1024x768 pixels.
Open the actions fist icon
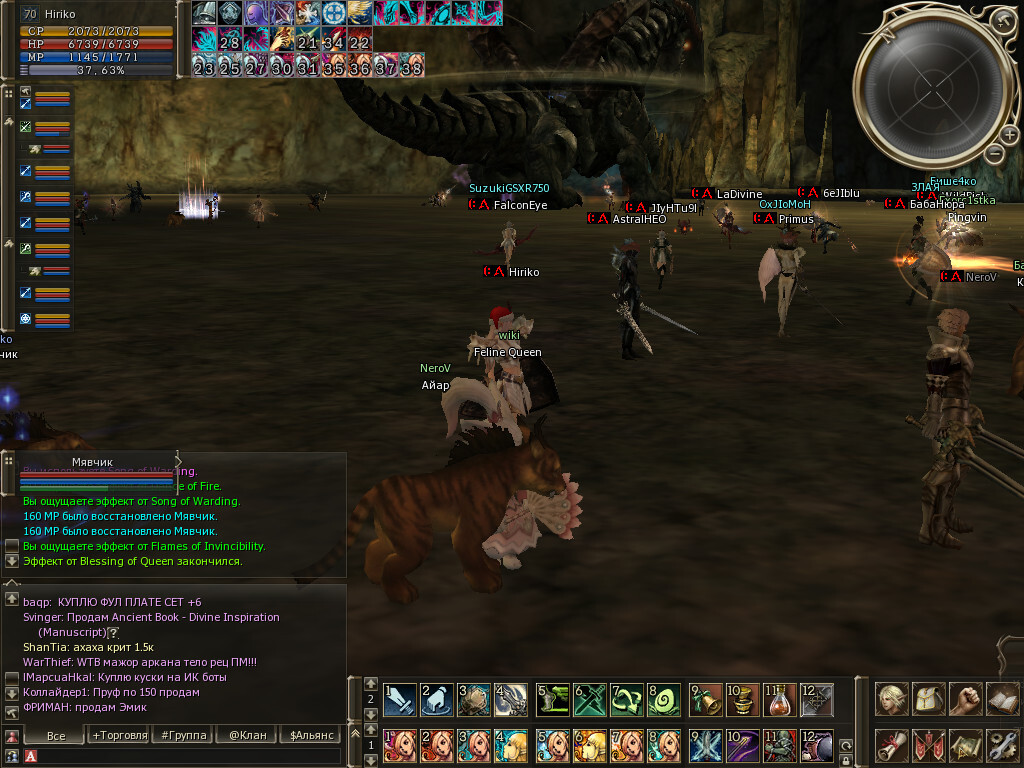coord(966,699)
